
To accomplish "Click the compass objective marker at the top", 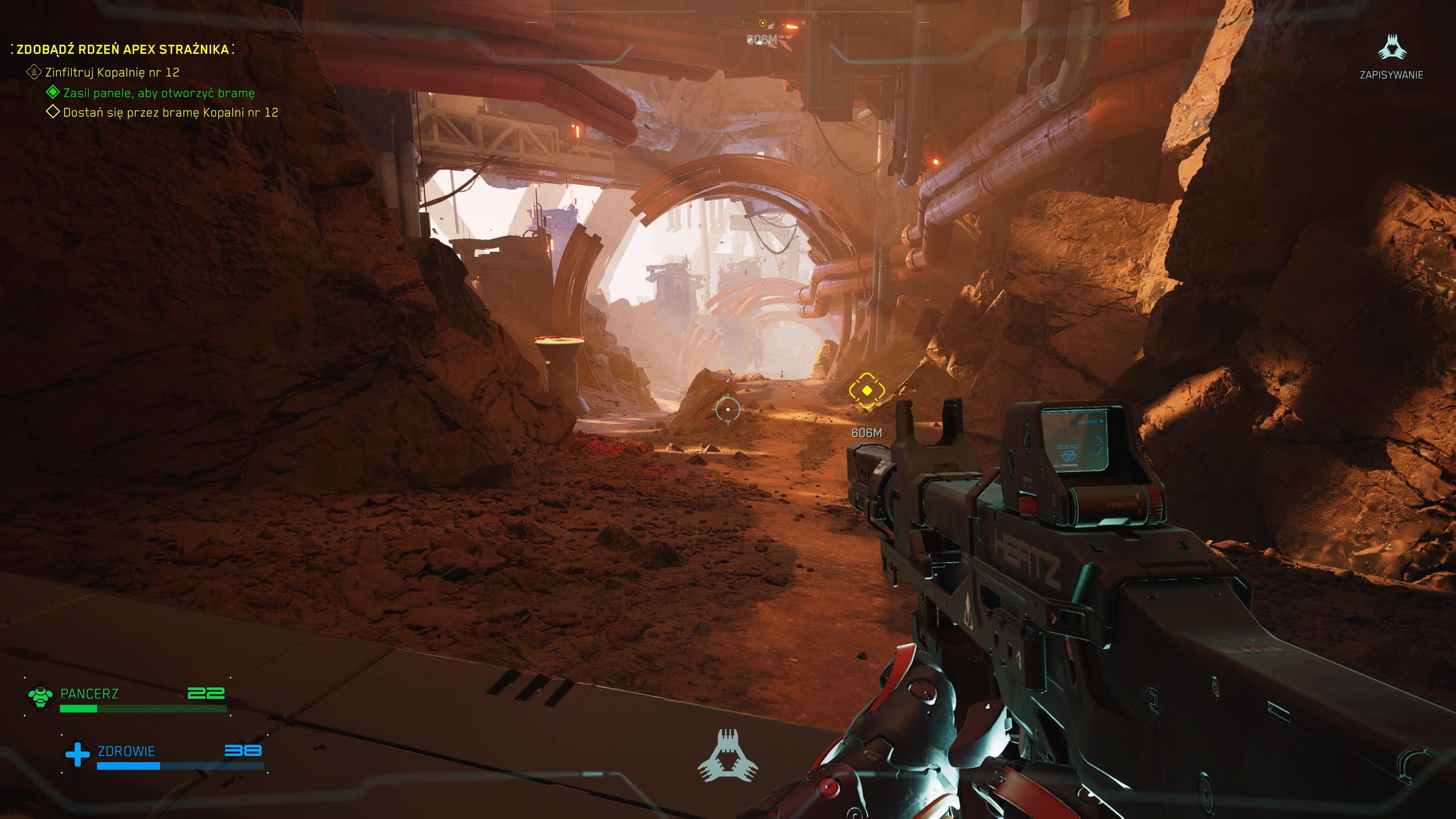I will pos(763,23).
